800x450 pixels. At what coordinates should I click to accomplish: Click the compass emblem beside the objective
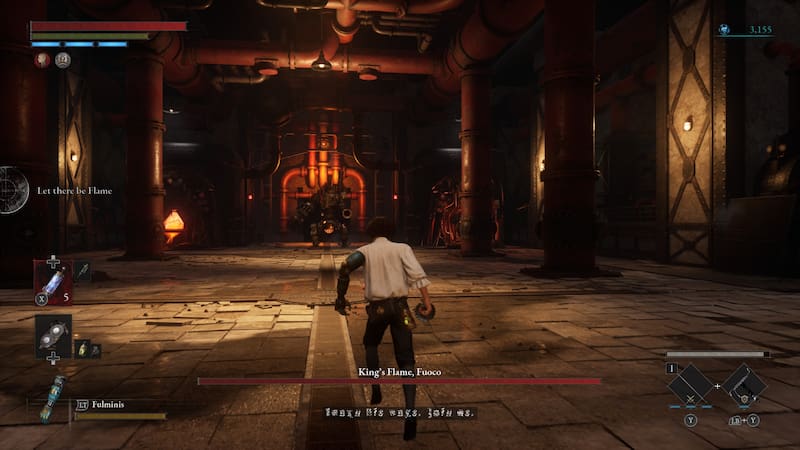(x=12, y=189)
